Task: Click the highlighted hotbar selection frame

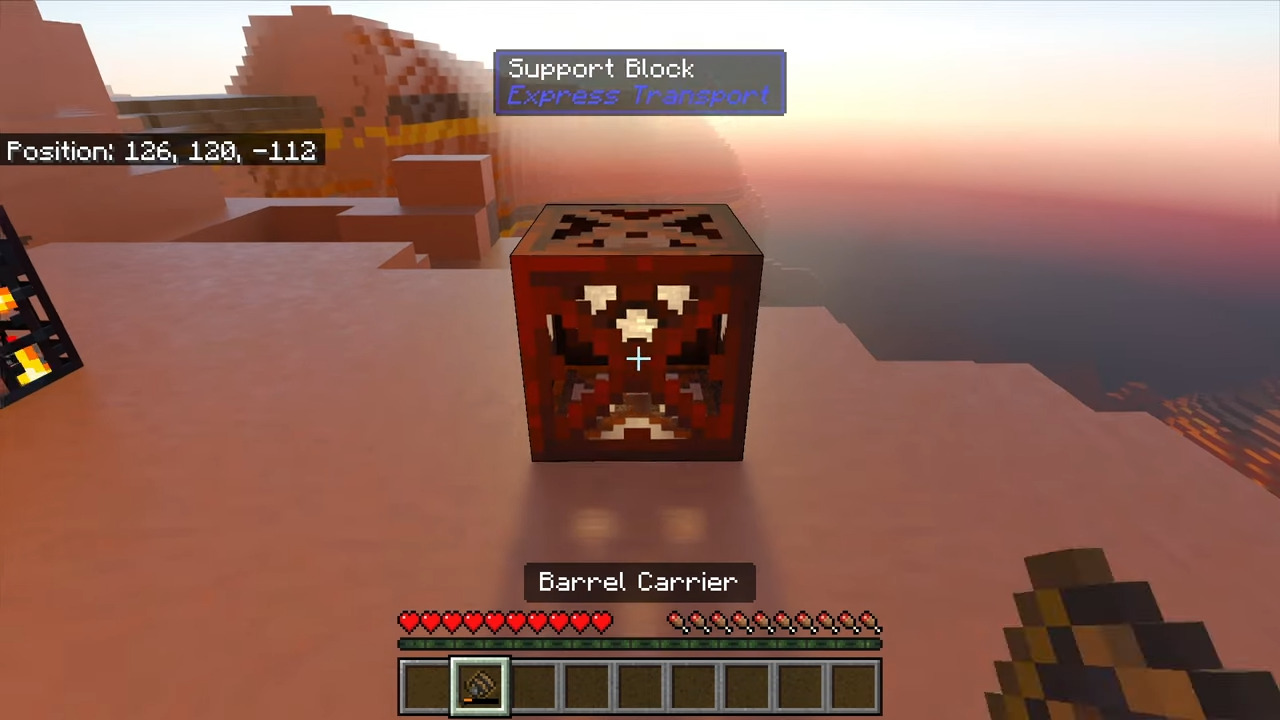Action: pos(477,683)
